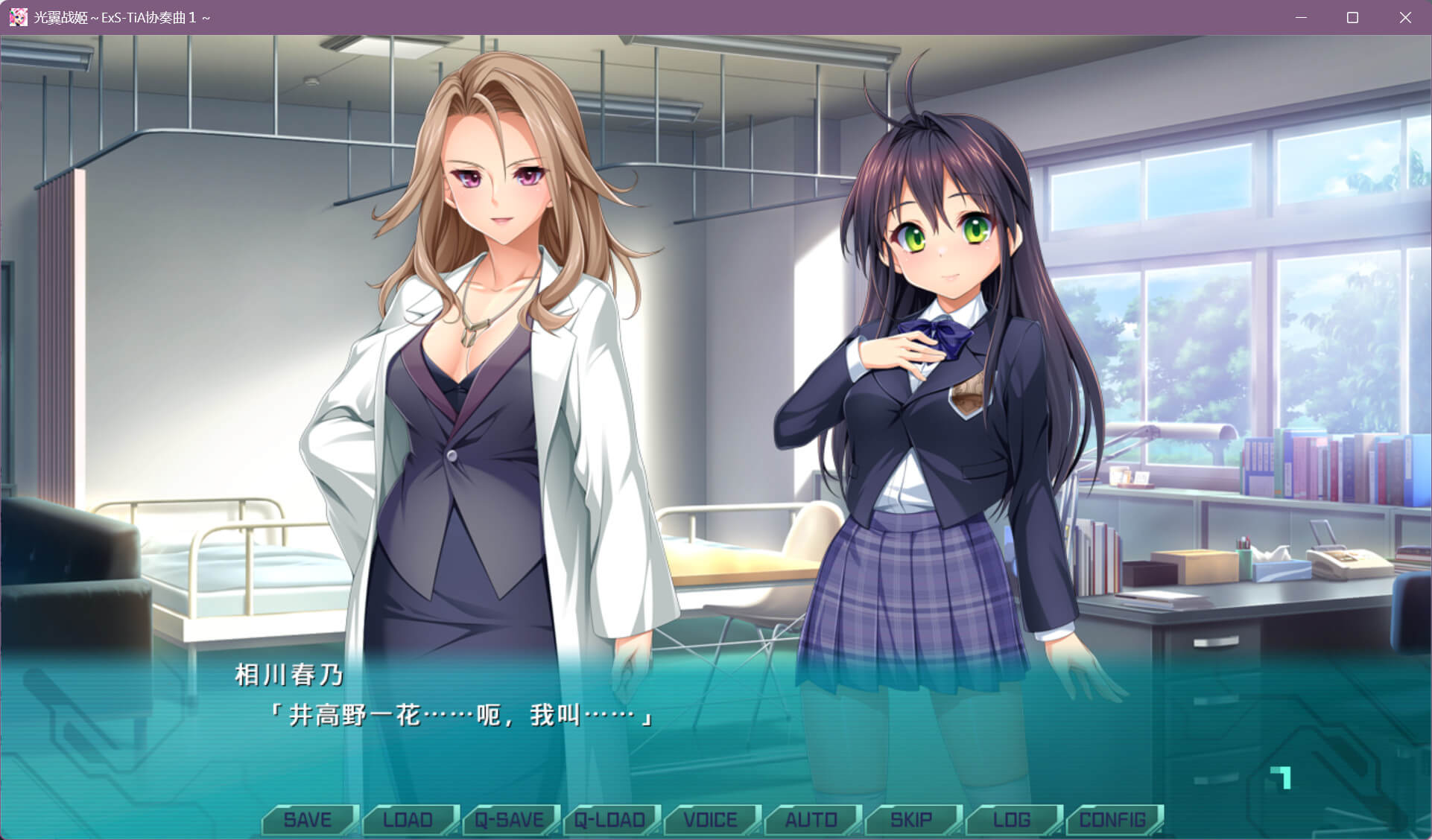Quick save with Q-SAVE
The image size is (1432, 840).
click(510, 820)
